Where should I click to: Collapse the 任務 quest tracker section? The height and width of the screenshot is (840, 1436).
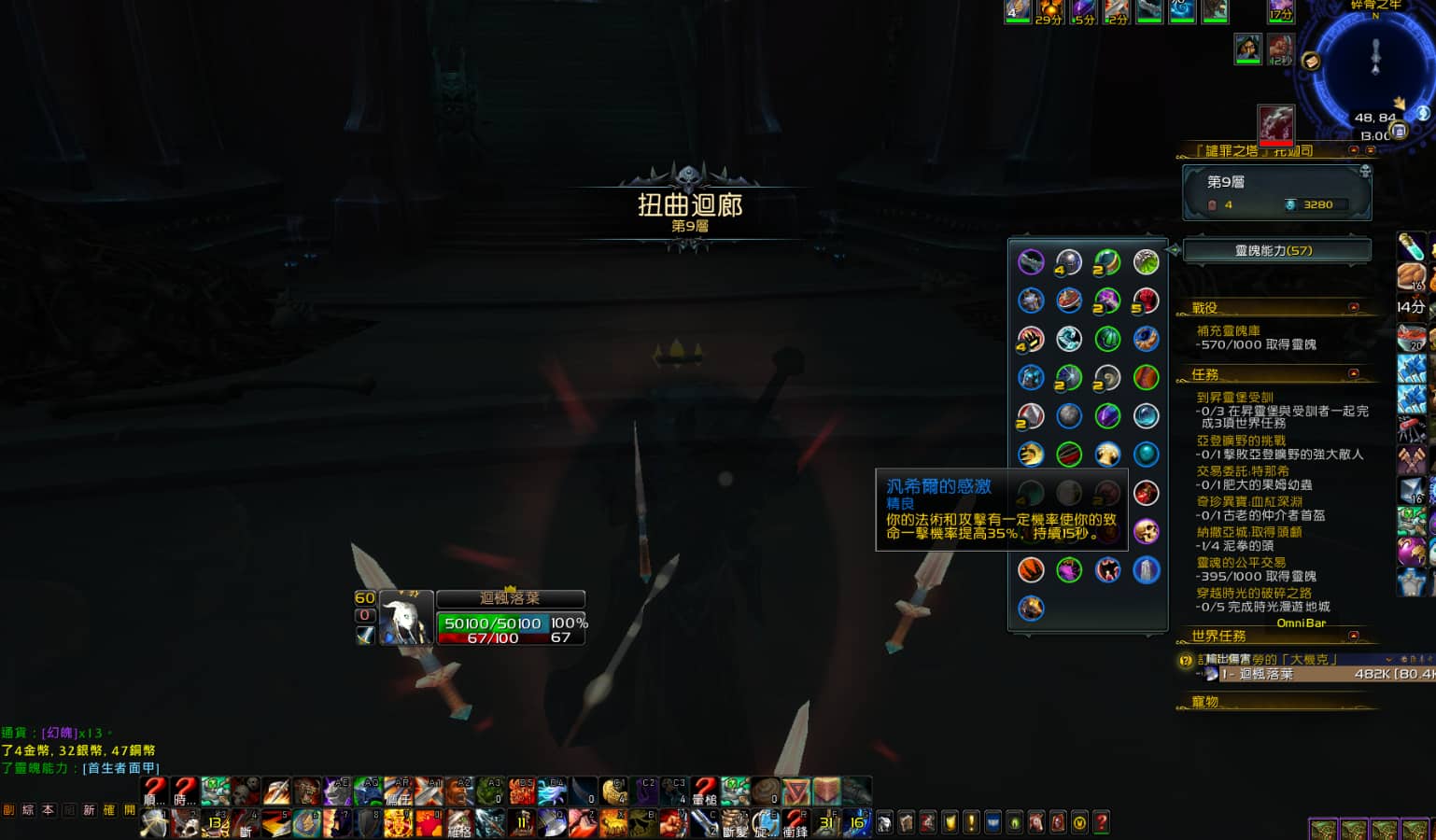1353,373
